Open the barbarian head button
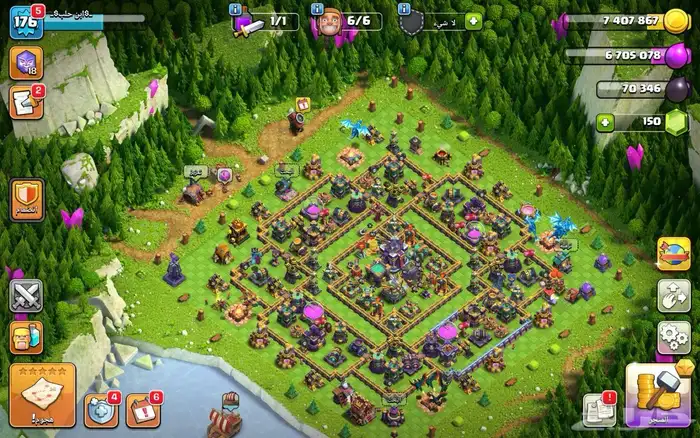The image size is (700, 438). (25, 337)
